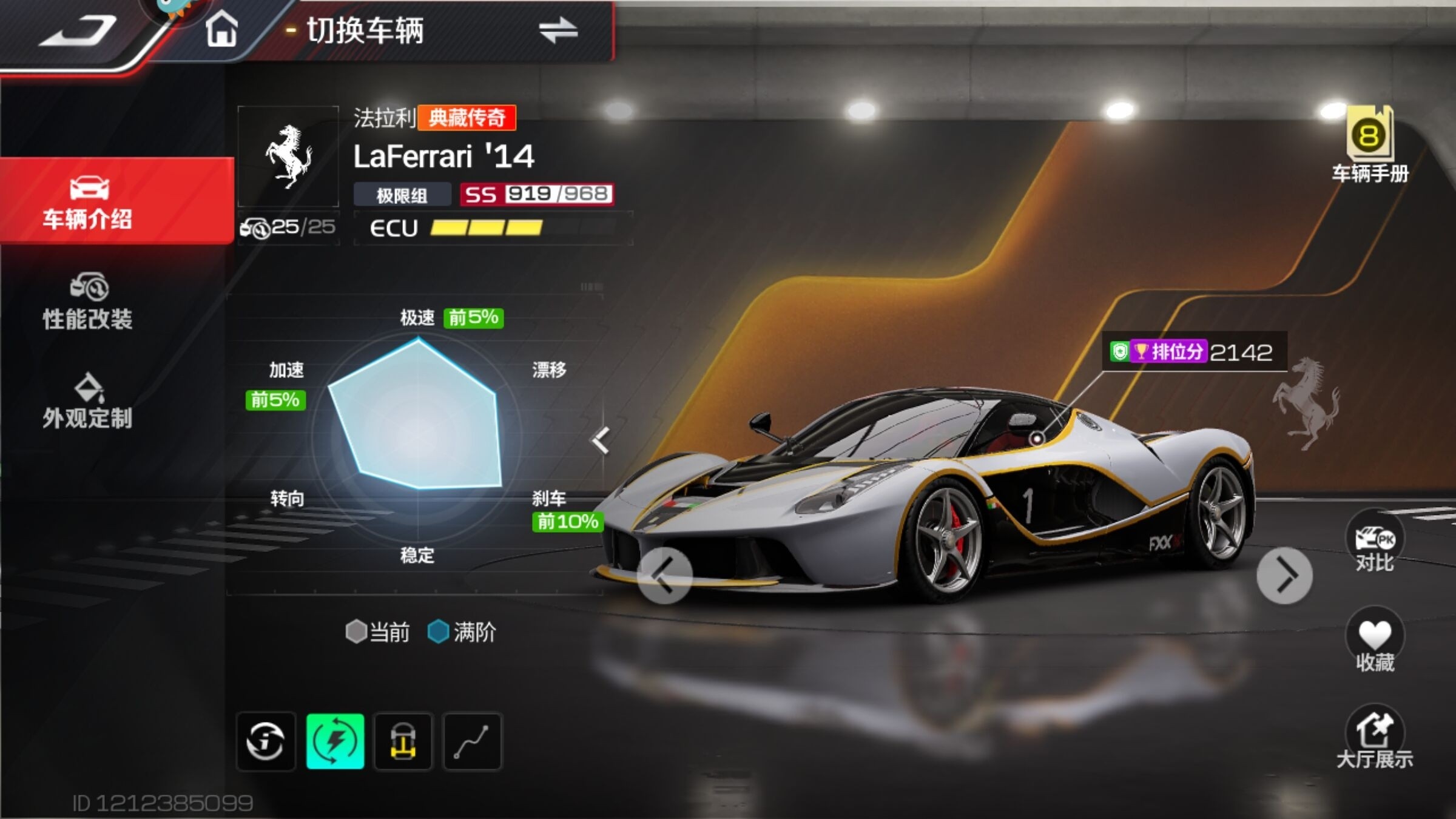Show the next car with right arrow
The height and width of the screenshot is (819, 1456).
1284,576
